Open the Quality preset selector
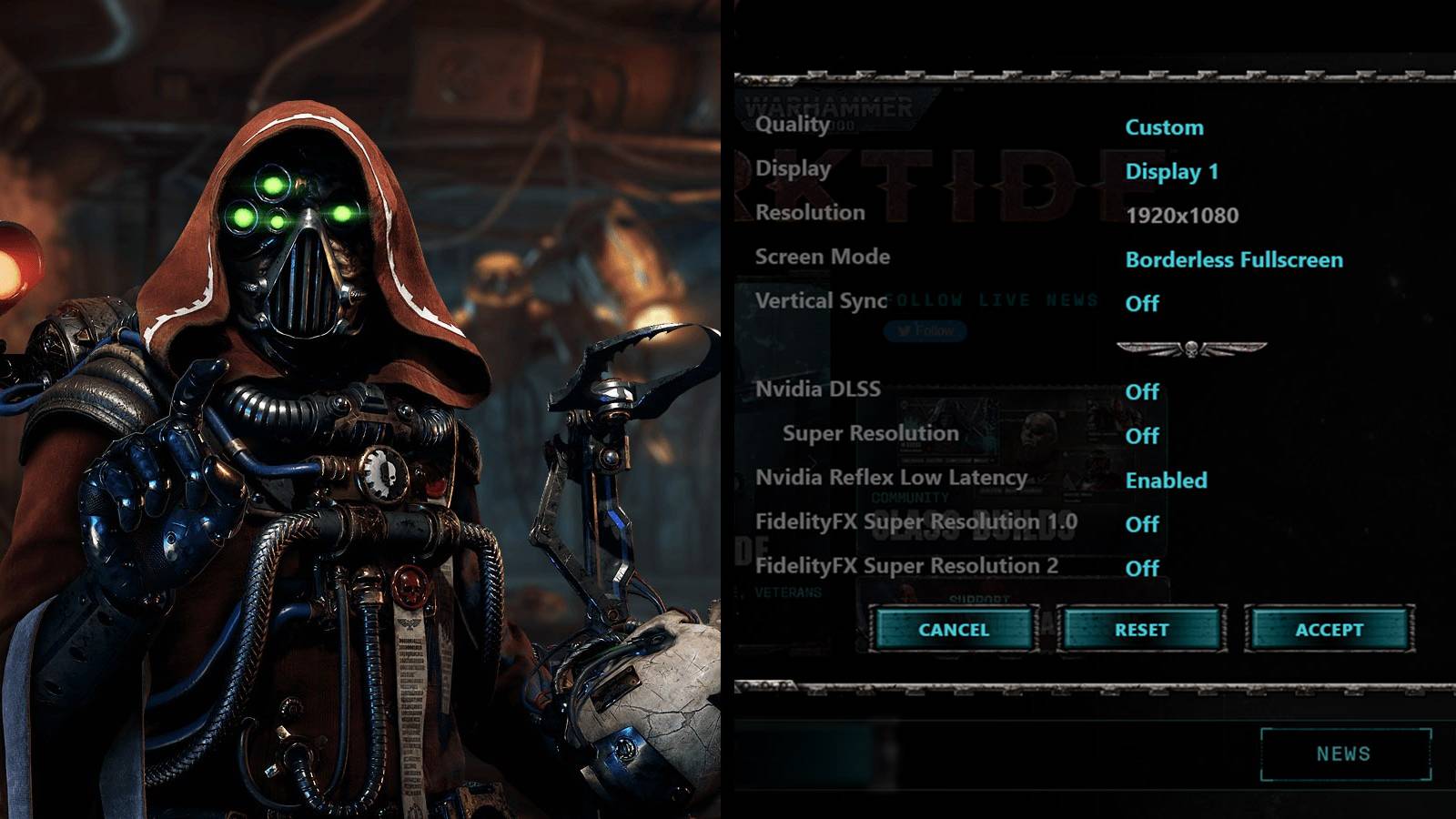 coord(1164,127)
